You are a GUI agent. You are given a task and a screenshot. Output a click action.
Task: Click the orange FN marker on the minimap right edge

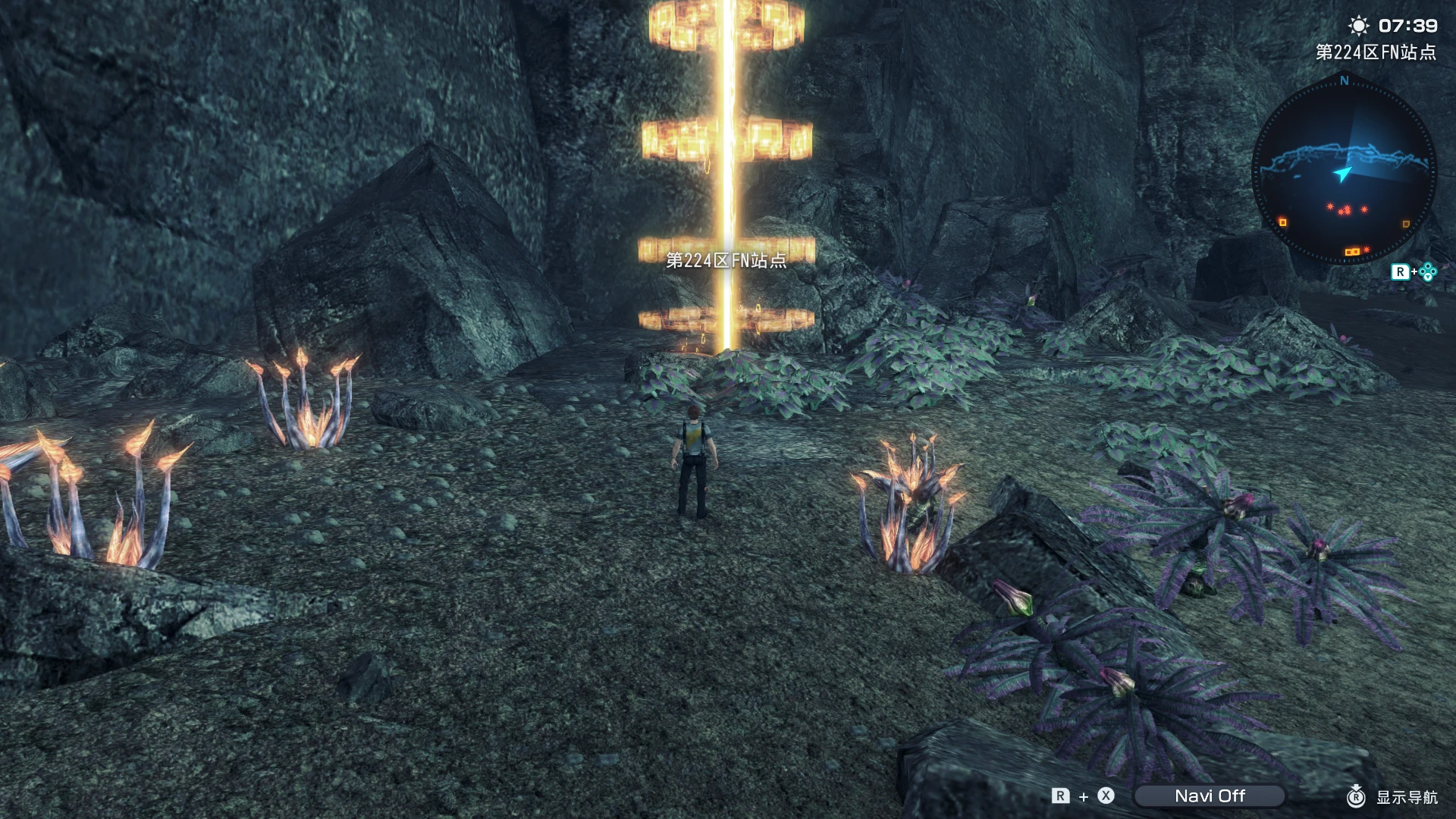point(1406,224)
